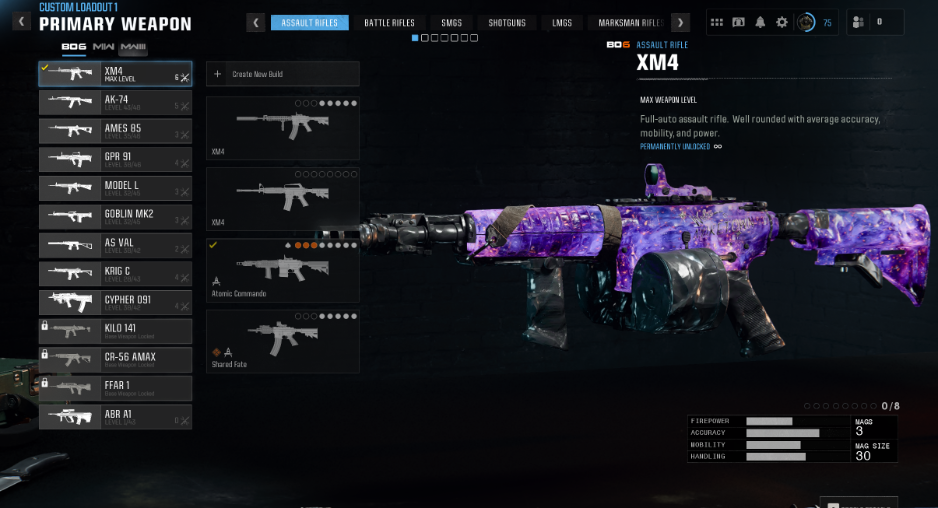Open the notifications bell
The width and height of the screenshot is (938, 508).
click(760, 22)
